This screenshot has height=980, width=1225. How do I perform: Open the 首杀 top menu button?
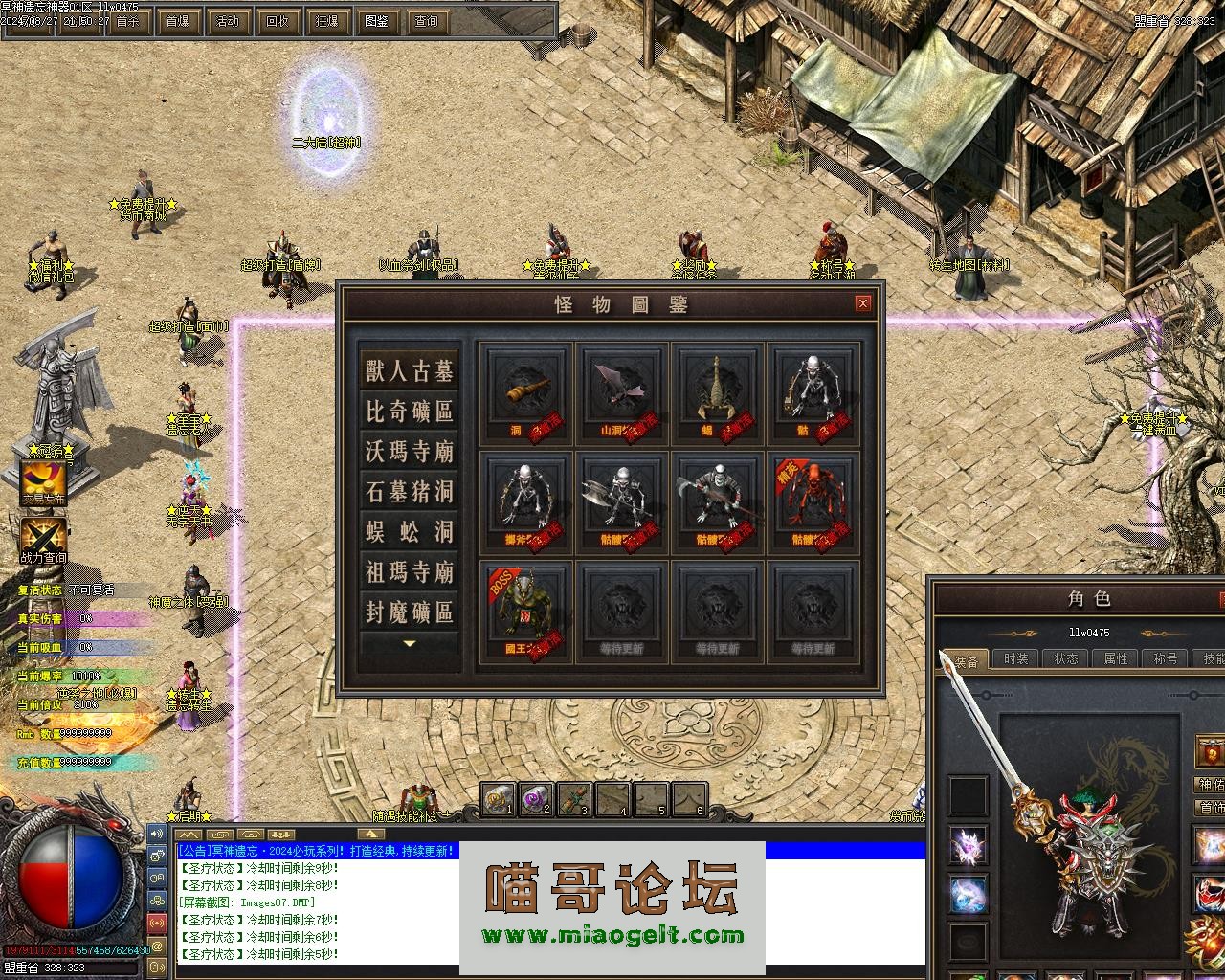coord(127,21)
